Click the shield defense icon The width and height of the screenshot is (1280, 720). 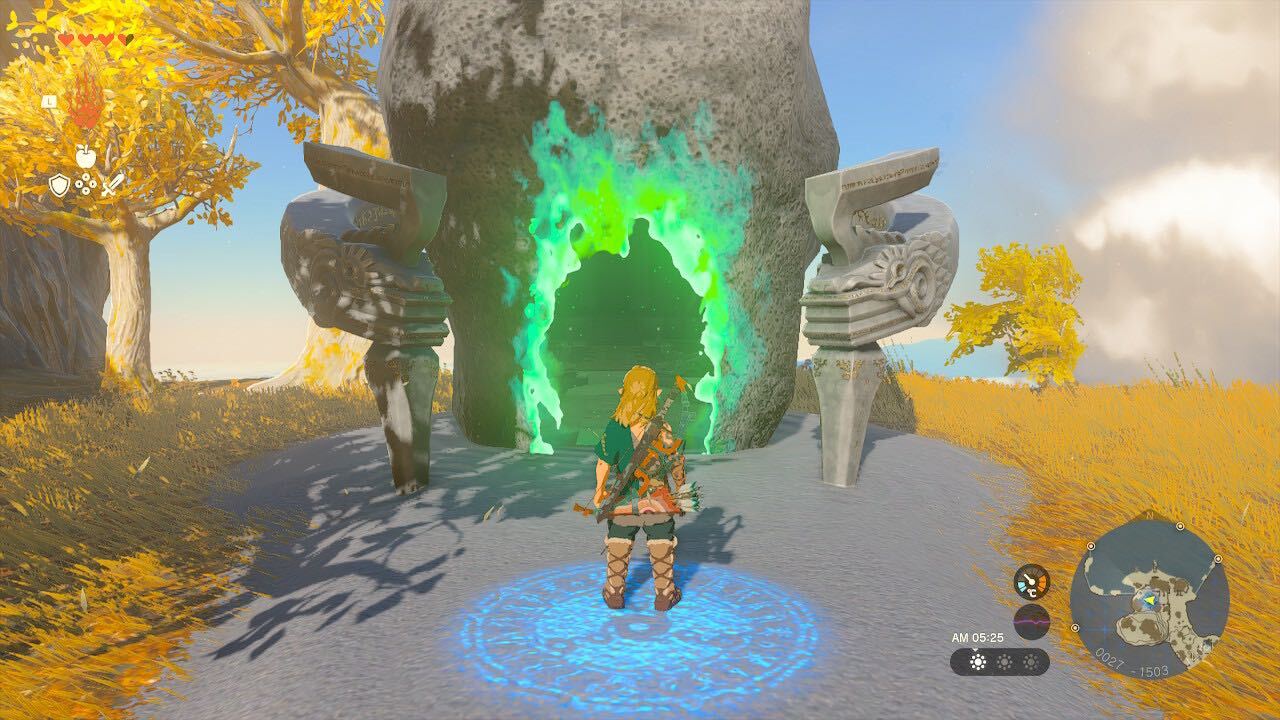click(x=59, y=185)
